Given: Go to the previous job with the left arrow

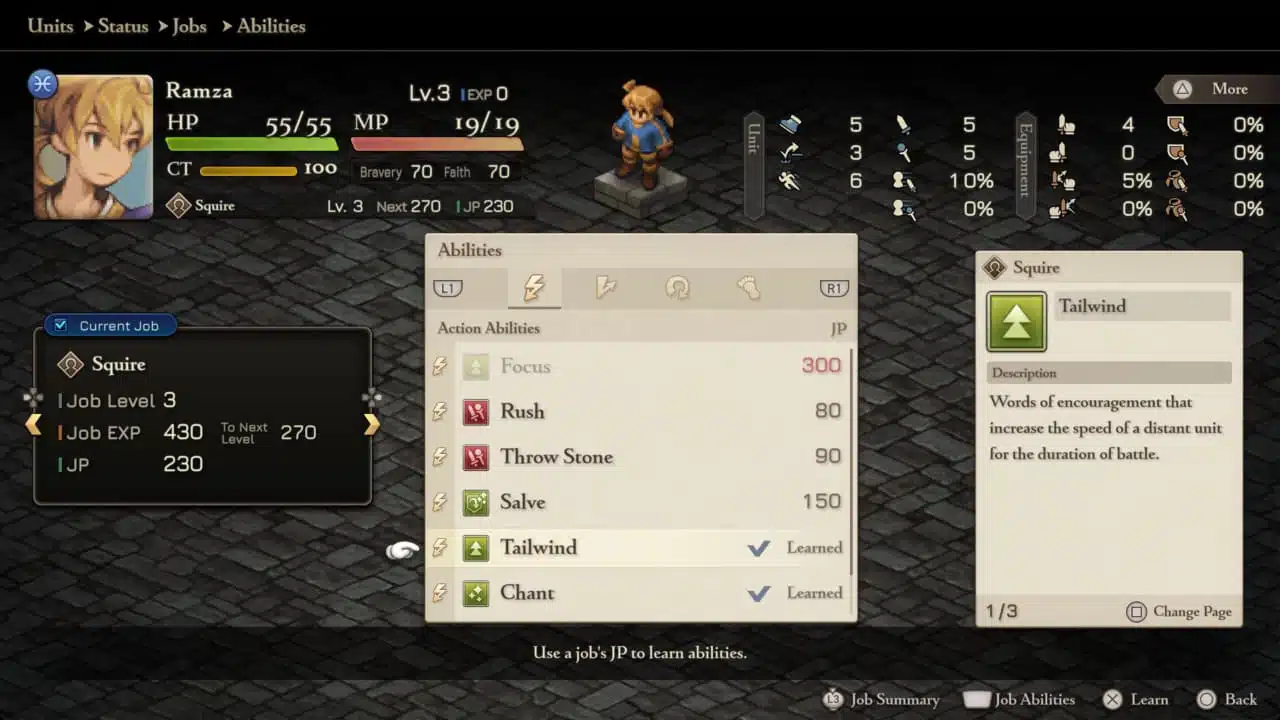Looking at the screenshot, I should point(33,425).
